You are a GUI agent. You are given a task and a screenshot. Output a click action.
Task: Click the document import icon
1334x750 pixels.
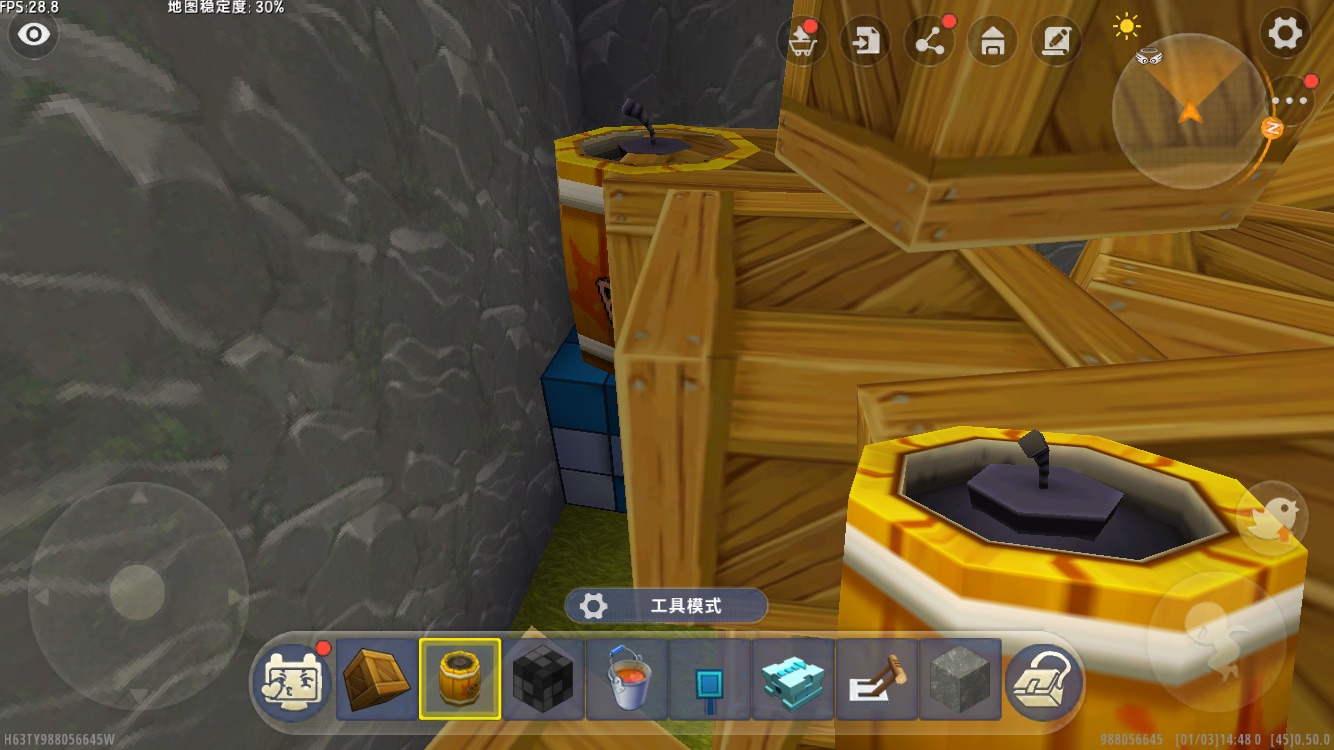click(x=866, y=42)
